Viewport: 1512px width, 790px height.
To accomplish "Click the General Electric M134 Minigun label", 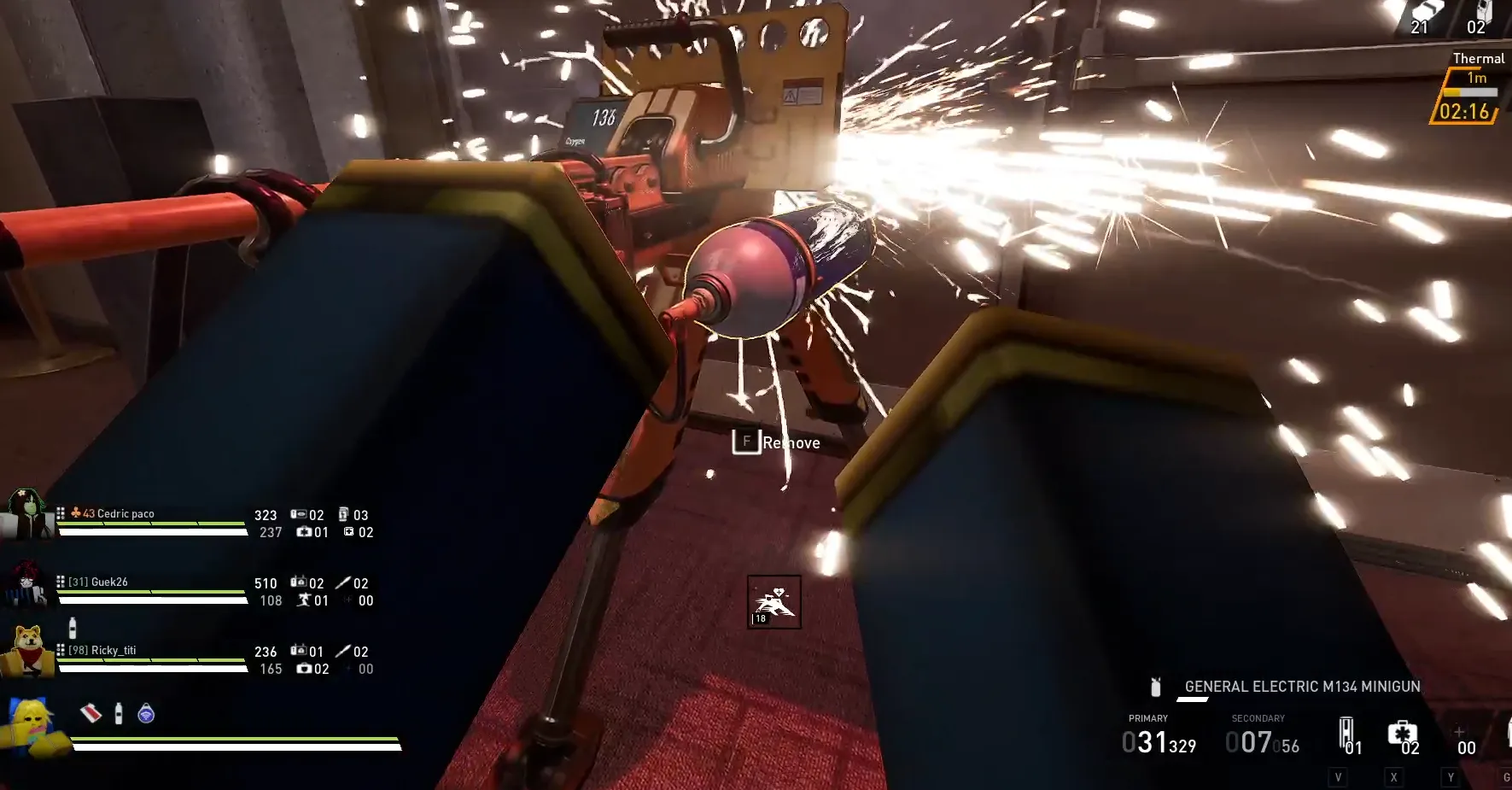I will click(1302, 687).
